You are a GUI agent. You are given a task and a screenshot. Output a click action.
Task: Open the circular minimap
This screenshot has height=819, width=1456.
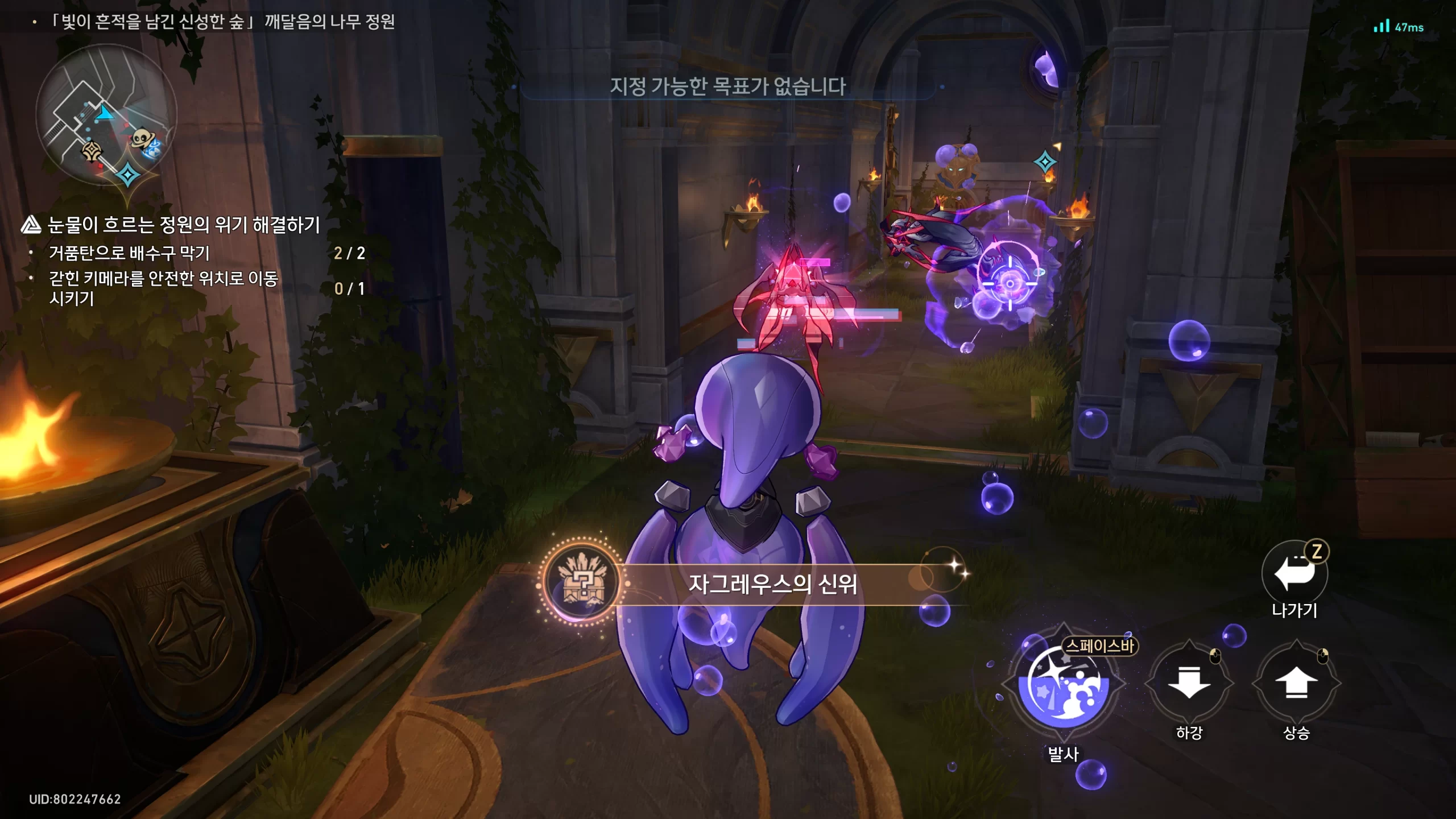coord(106,115)
